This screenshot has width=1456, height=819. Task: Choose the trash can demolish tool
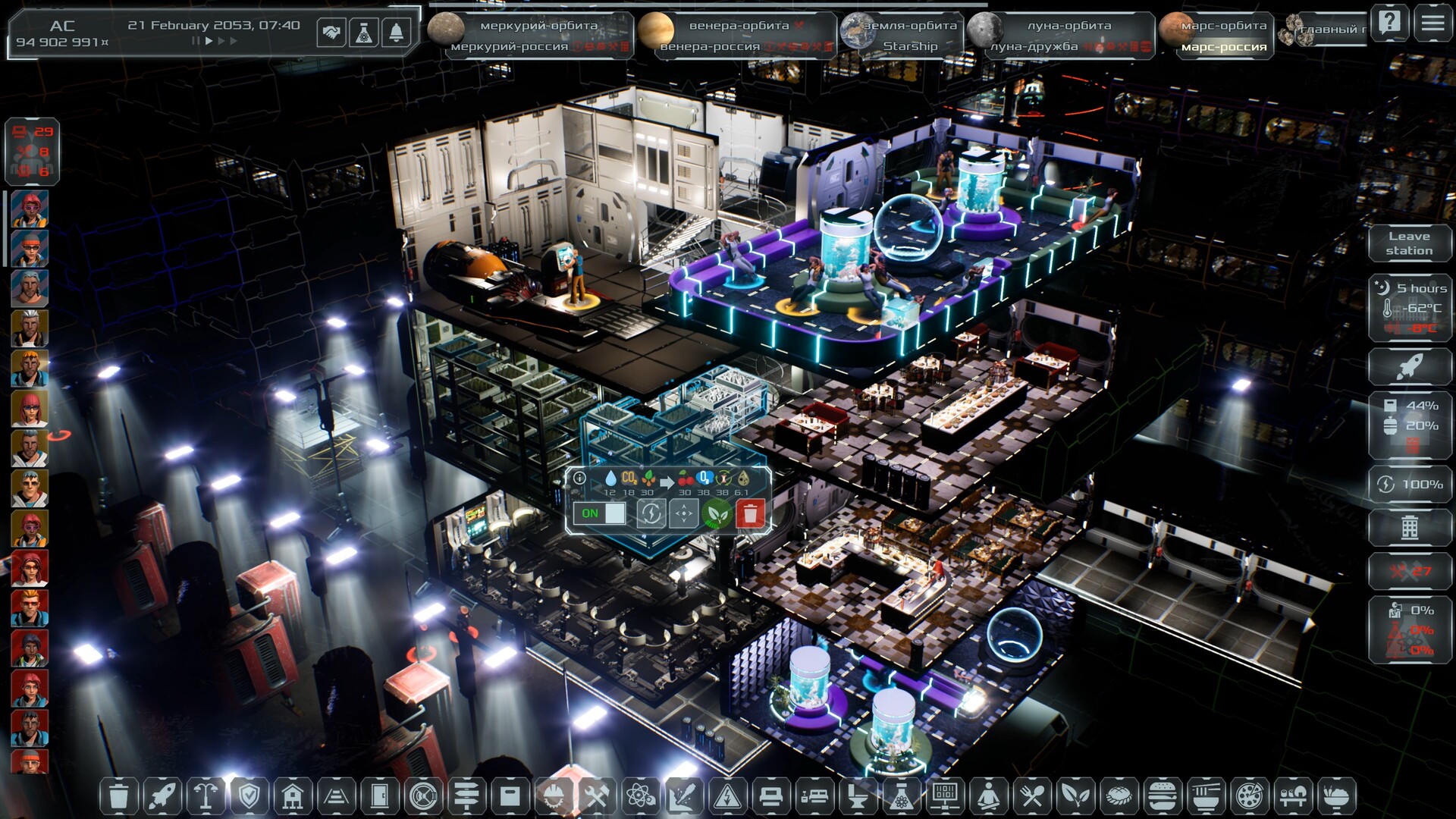click(119, 796)
